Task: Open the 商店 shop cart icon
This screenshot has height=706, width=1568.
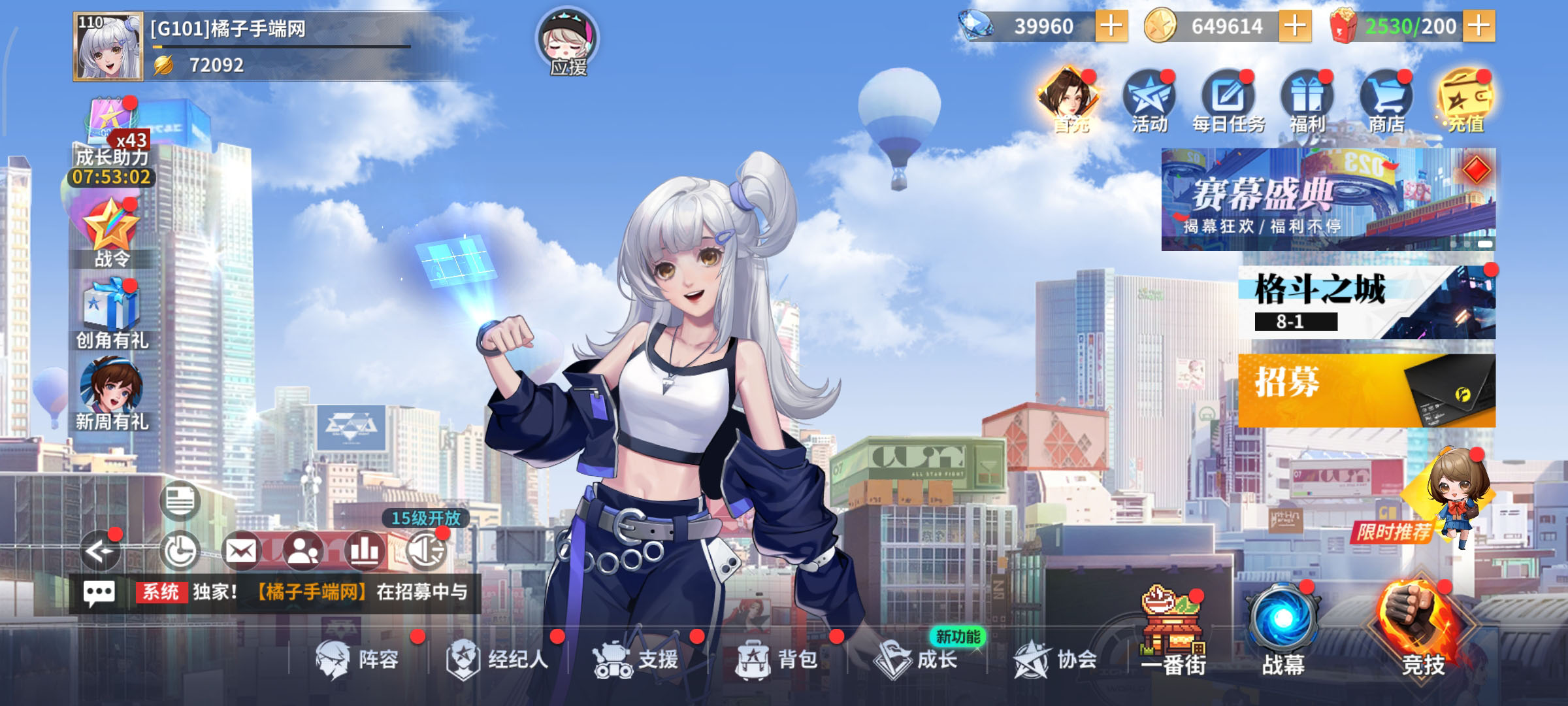Action: pyautogui.click(x=1386, y=101)
